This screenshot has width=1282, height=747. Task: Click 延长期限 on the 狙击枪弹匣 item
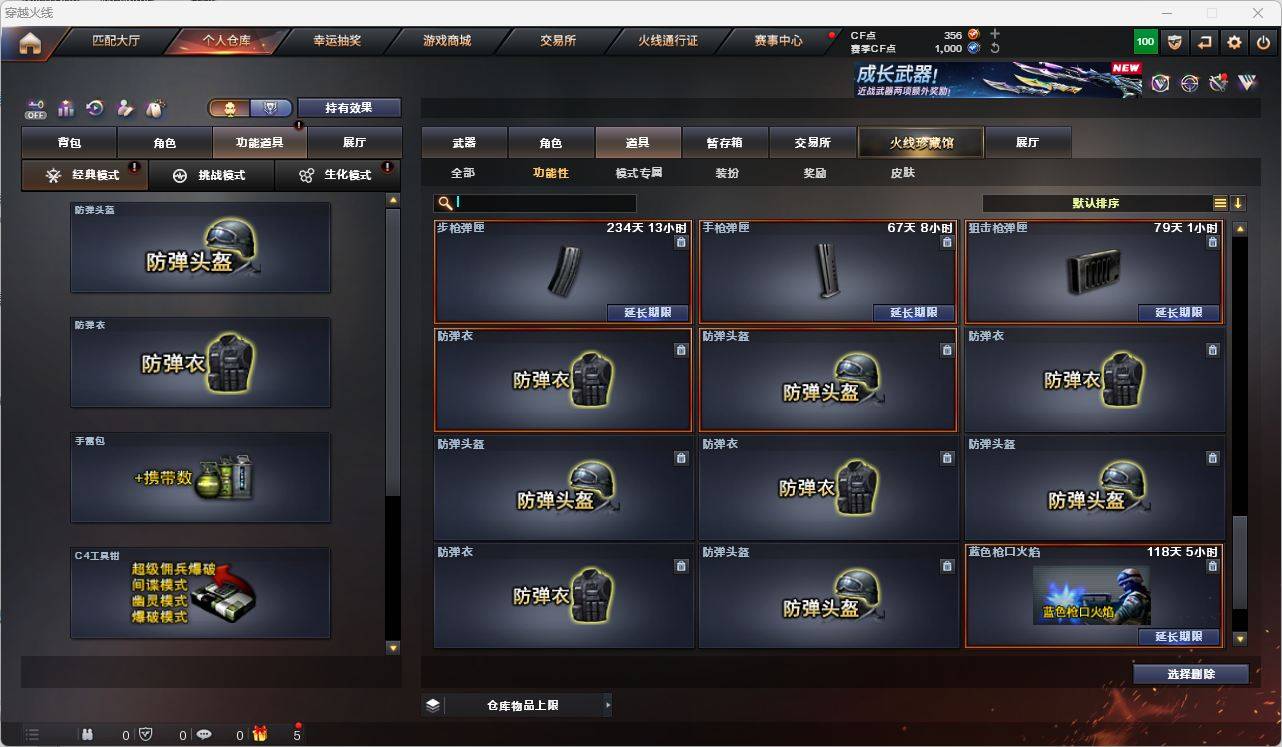click(1178, 313)
